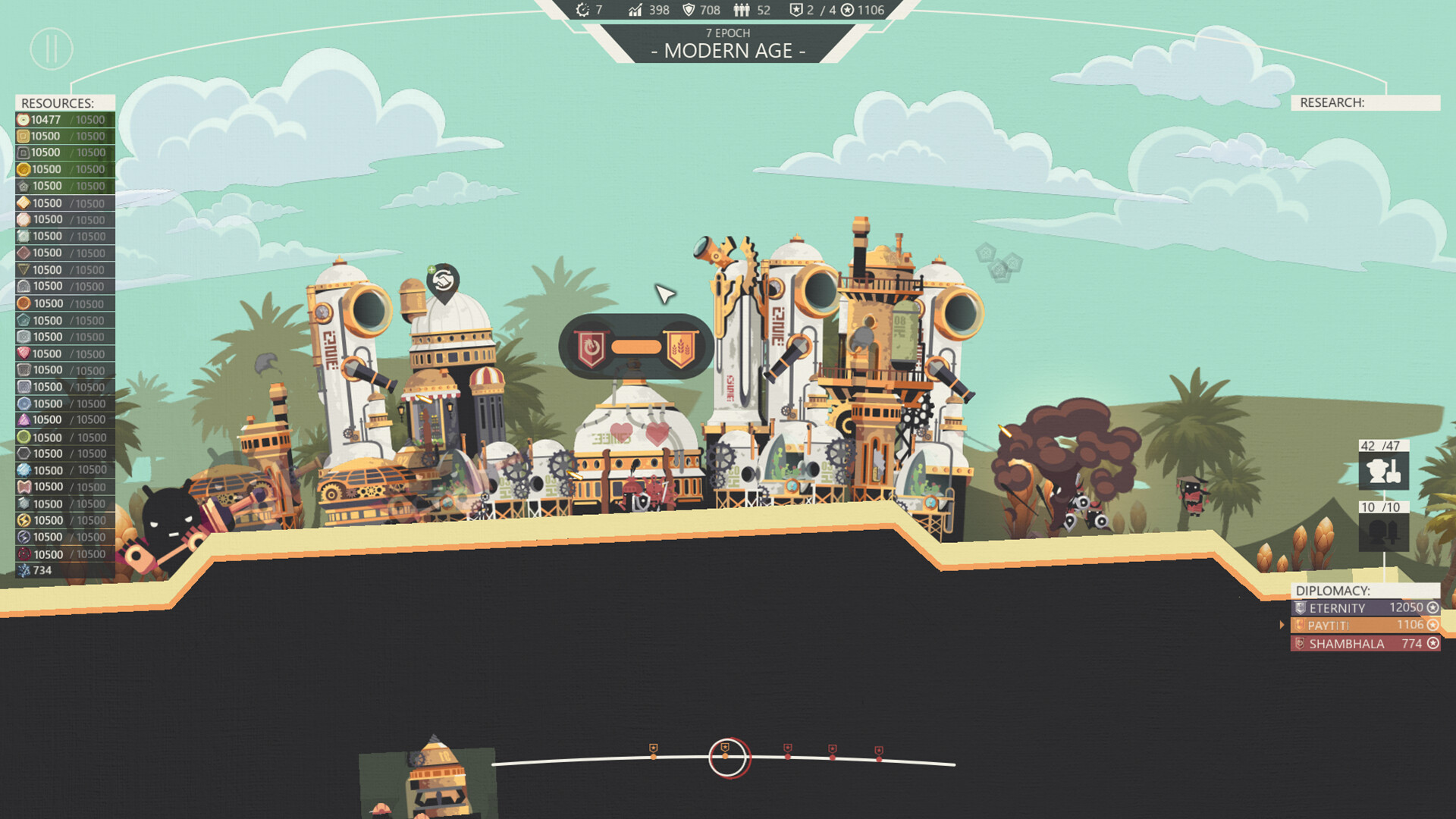Select SHAMBHALA in the Diplomacy list
The height and width of the screenshot is (819, 1456).
[1357, 643]
